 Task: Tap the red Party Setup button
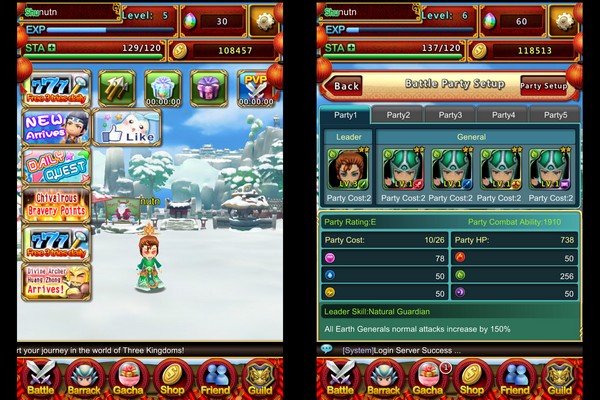[x=543, y=86]
